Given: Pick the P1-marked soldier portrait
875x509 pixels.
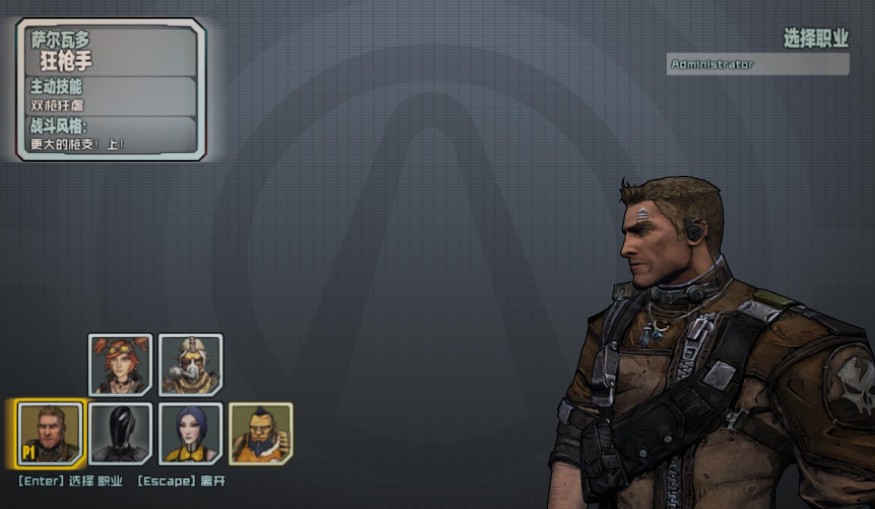Looking at the screenshot, I should pyautogui.click(x=49, y=433).
